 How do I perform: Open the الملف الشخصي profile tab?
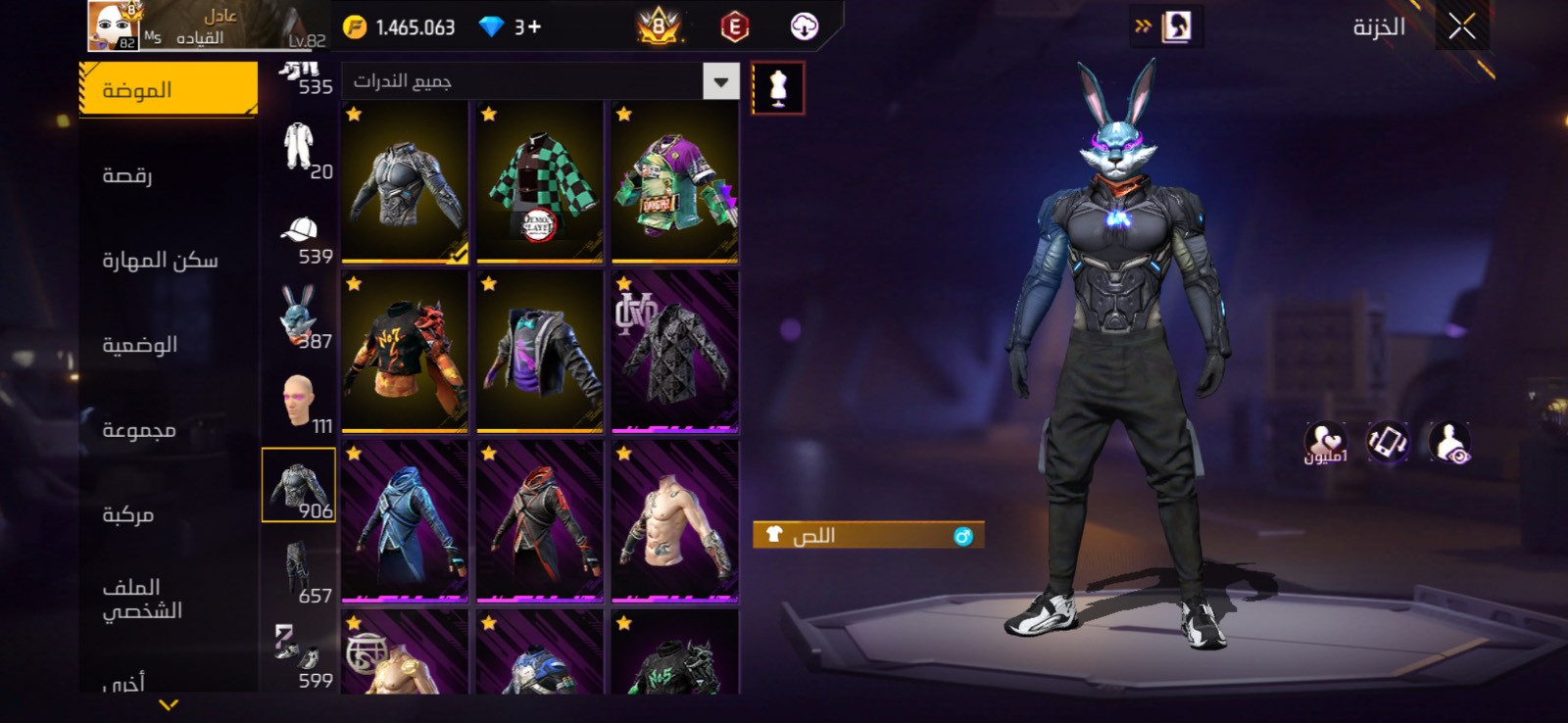coord(142,599)
